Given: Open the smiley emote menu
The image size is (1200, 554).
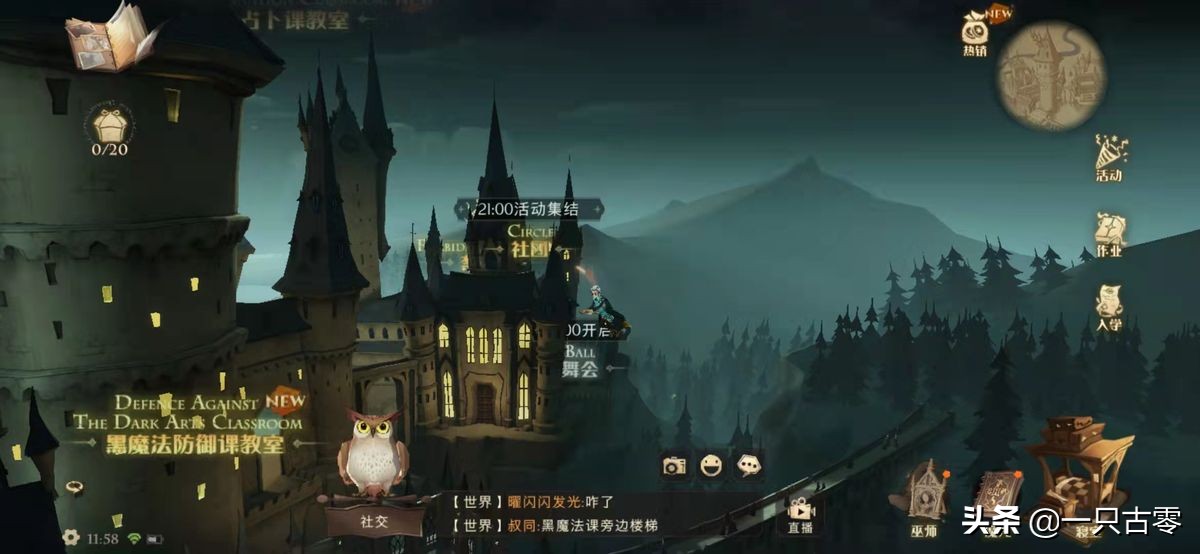Looking at the screenshot, I should [711, 465].
